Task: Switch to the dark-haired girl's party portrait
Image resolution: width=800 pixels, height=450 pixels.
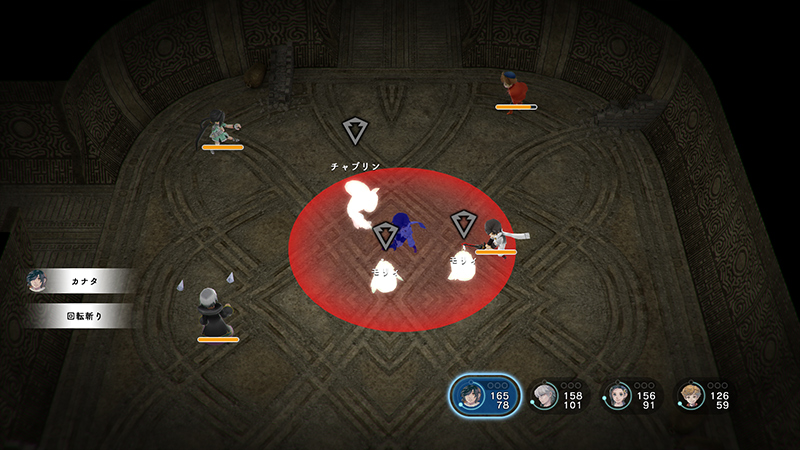Action: click(x=619, y=396)
